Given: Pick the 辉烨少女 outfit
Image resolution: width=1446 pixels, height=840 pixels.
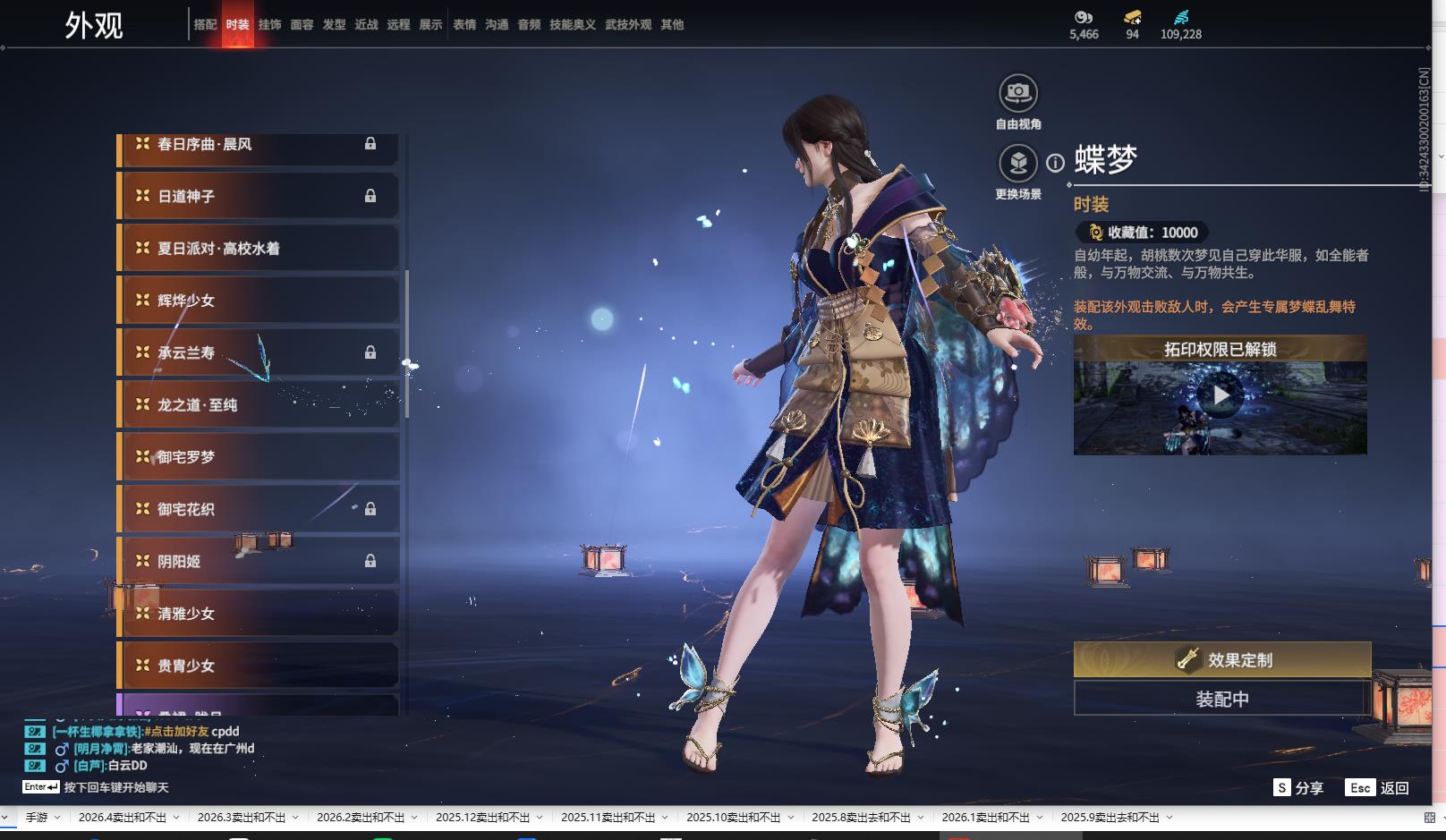Looking at the screenshot, I should [x=258, y=301].
